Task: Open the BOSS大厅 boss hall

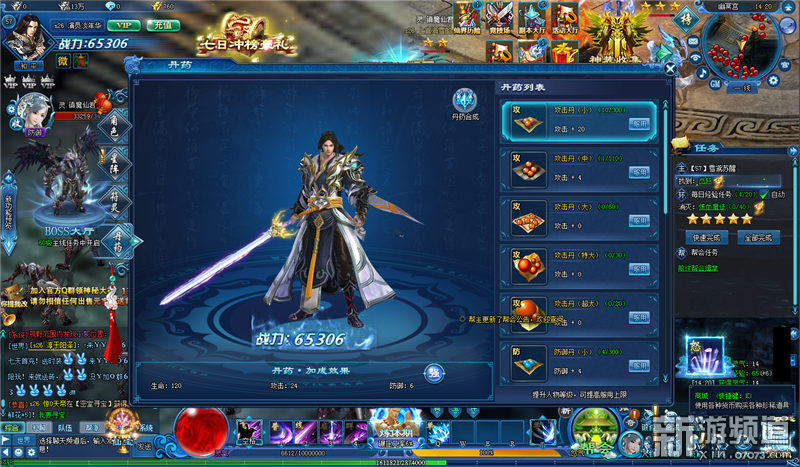Action: click(63, 231)
